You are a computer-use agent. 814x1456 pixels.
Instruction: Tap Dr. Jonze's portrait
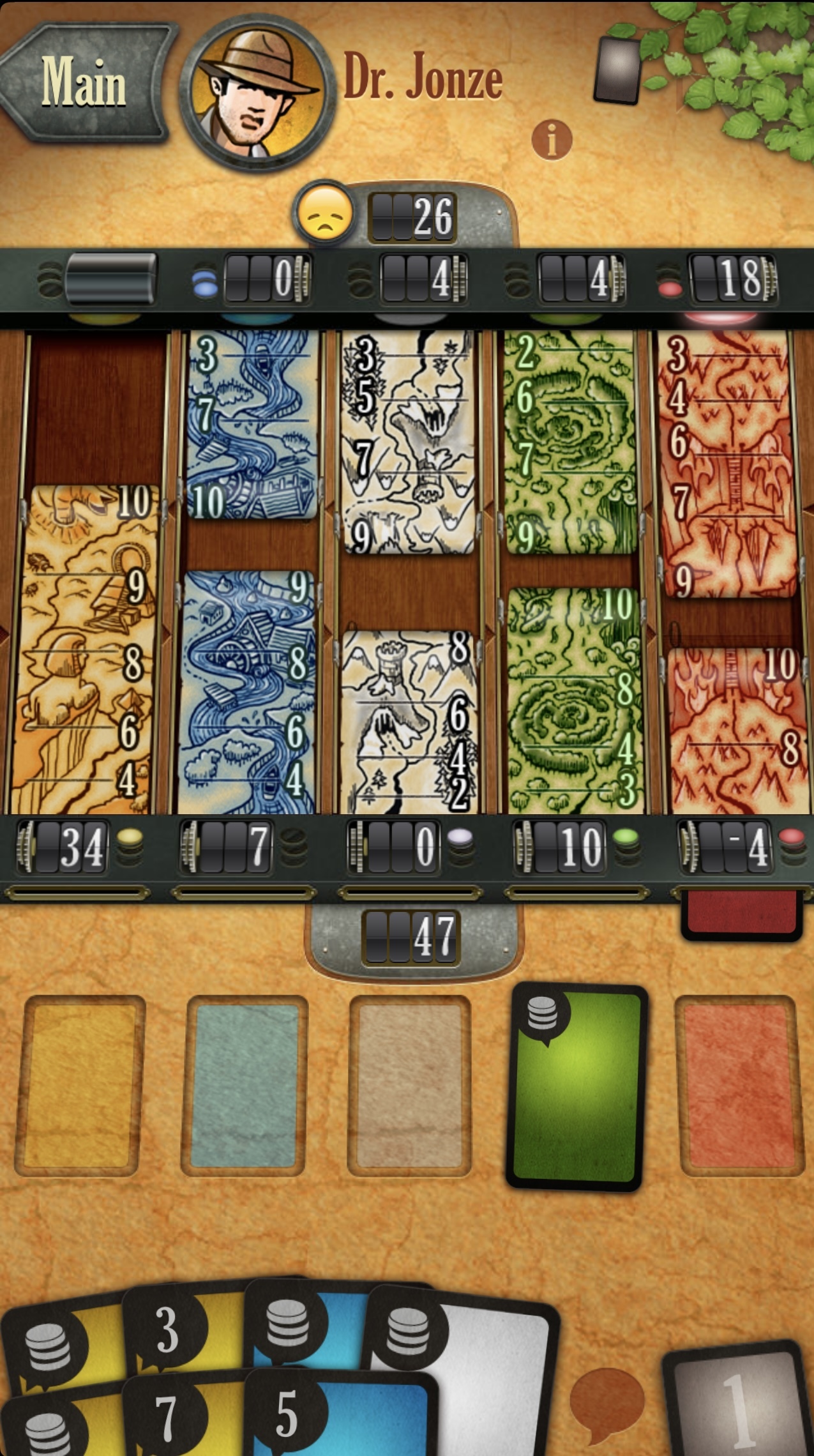click(x=257, y=93)
